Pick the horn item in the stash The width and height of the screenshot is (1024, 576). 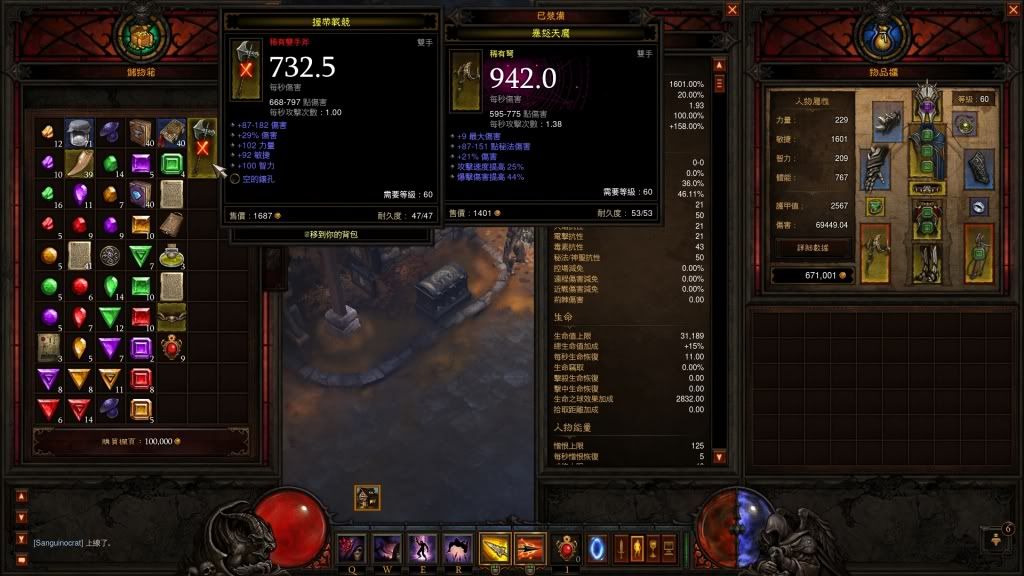pos(78,163)
